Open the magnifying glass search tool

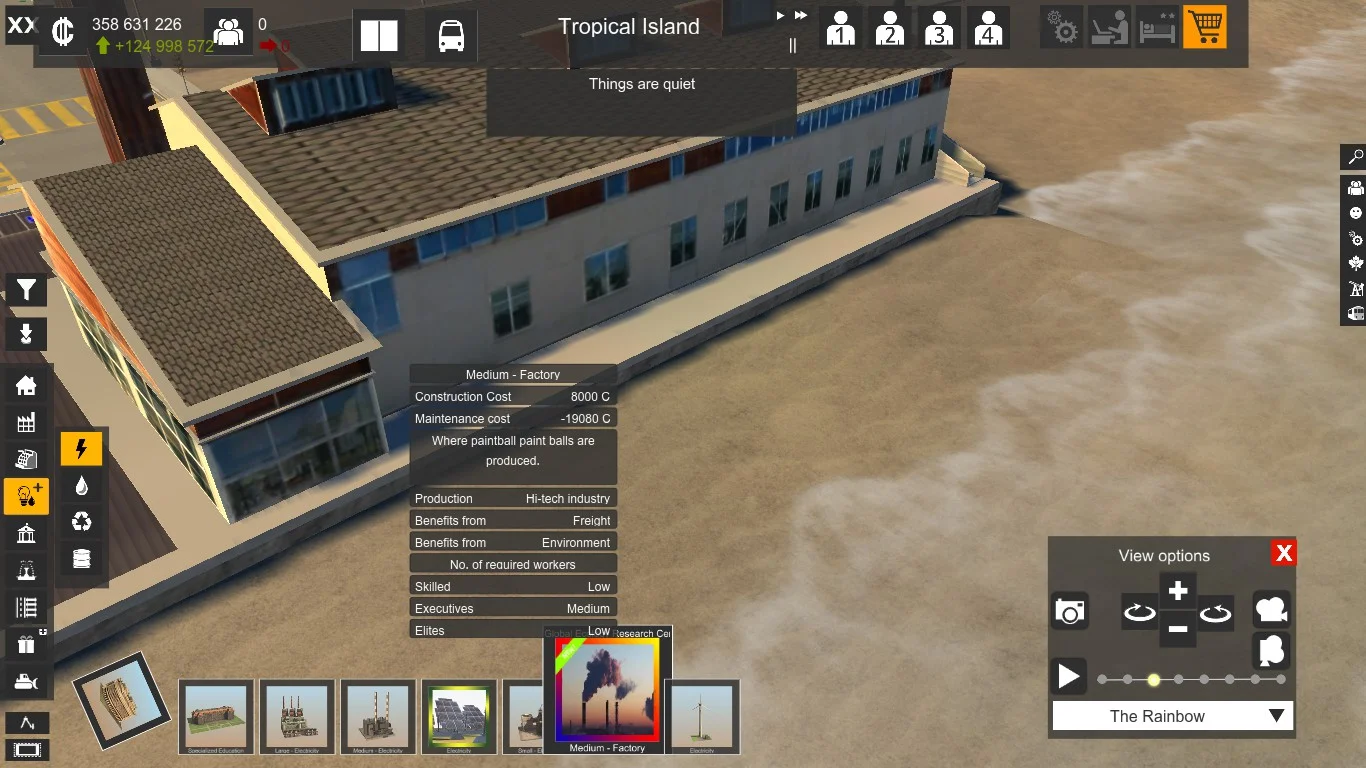click(1356, 157)
